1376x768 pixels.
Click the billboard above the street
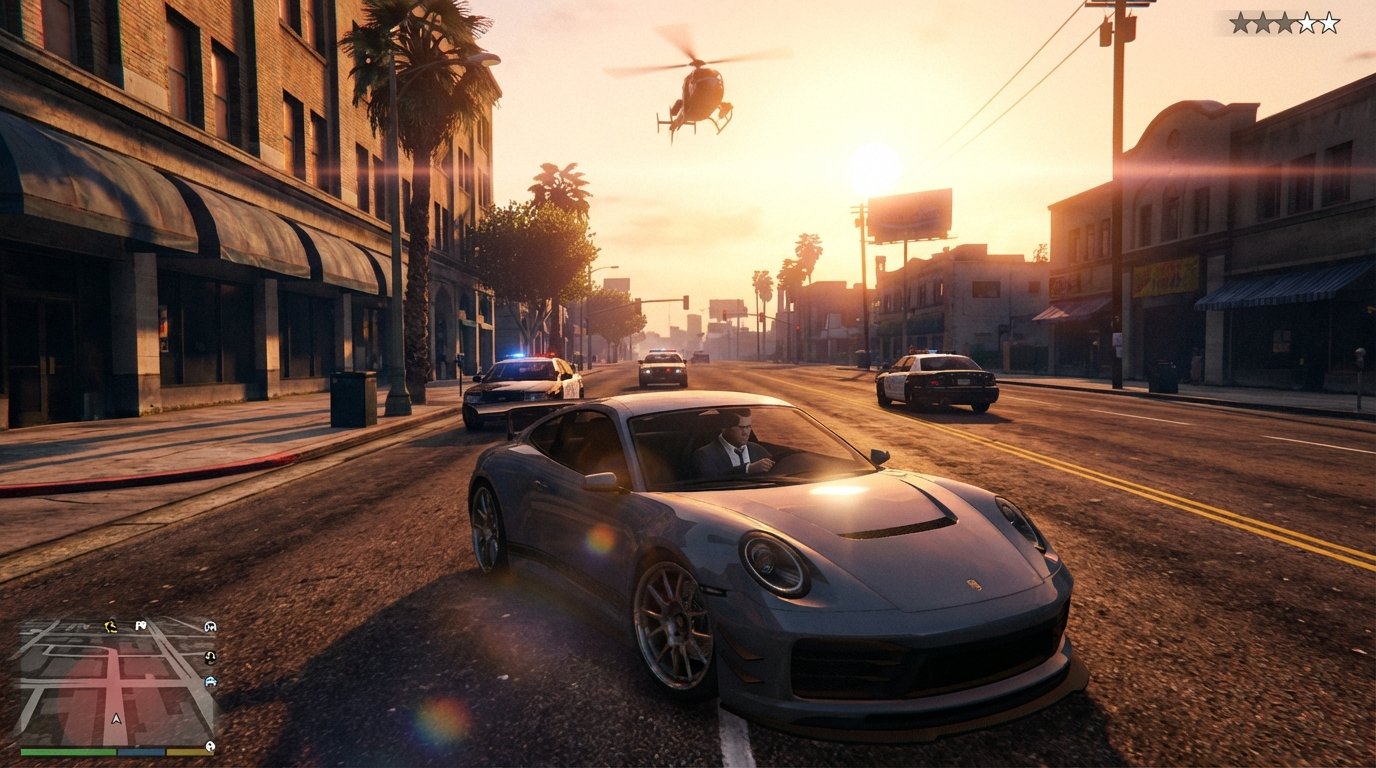tap(912, 215)
